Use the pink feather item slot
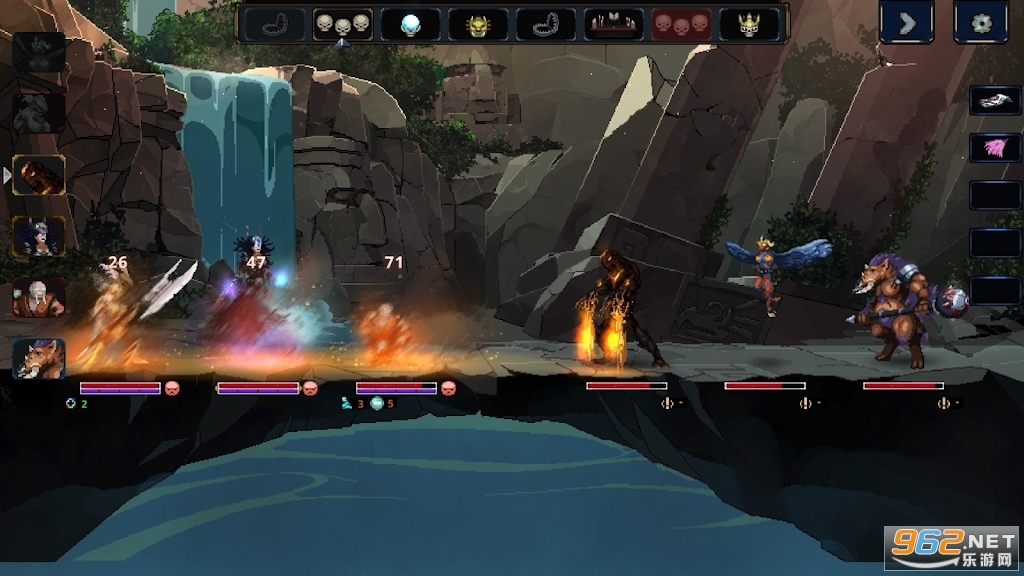1024x576 pixels. click(994, 148)
